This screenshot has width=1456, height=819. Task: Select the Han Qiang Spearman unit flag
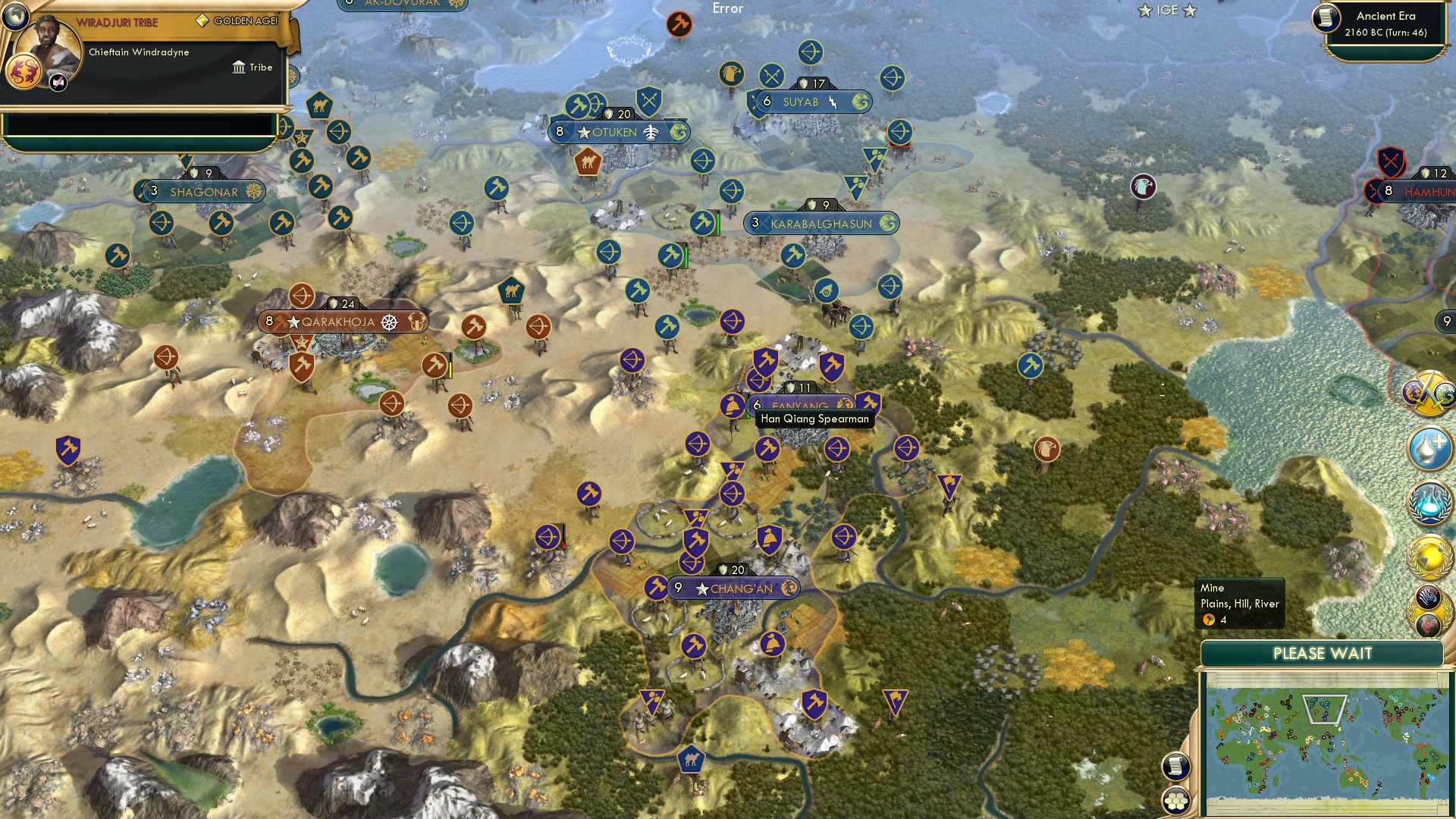(732, 403)
